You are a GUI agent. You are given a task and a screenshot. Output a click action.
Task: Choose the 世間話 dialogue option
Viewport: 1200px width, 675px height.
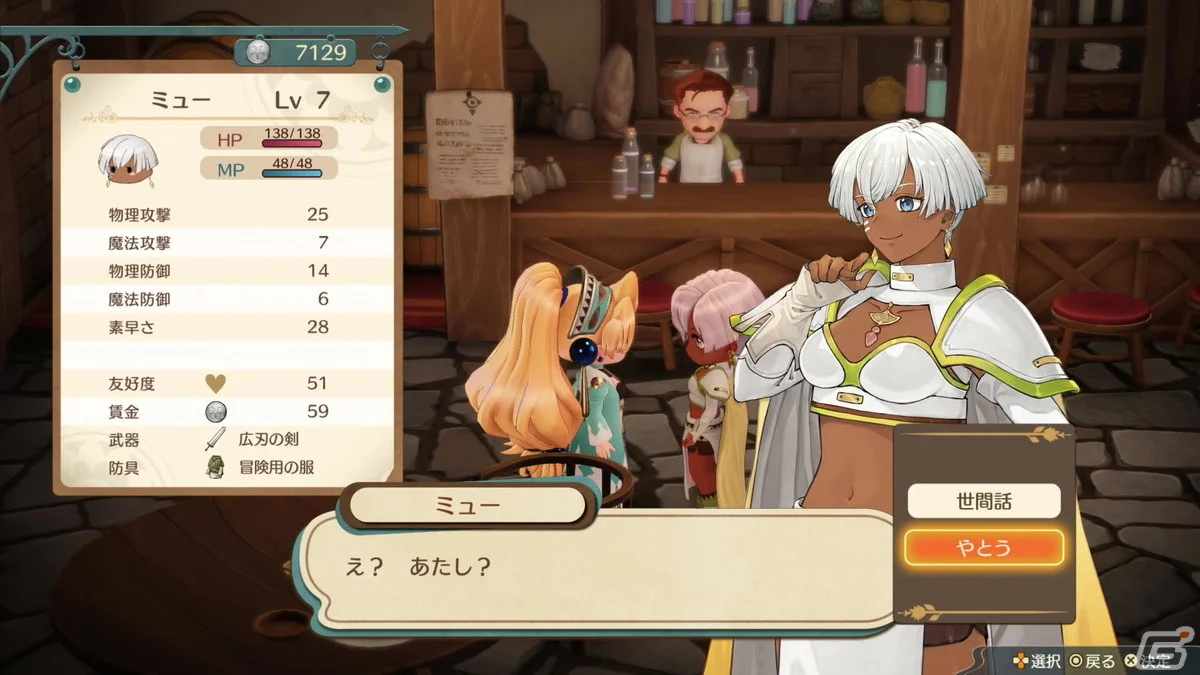pos(983,501)
